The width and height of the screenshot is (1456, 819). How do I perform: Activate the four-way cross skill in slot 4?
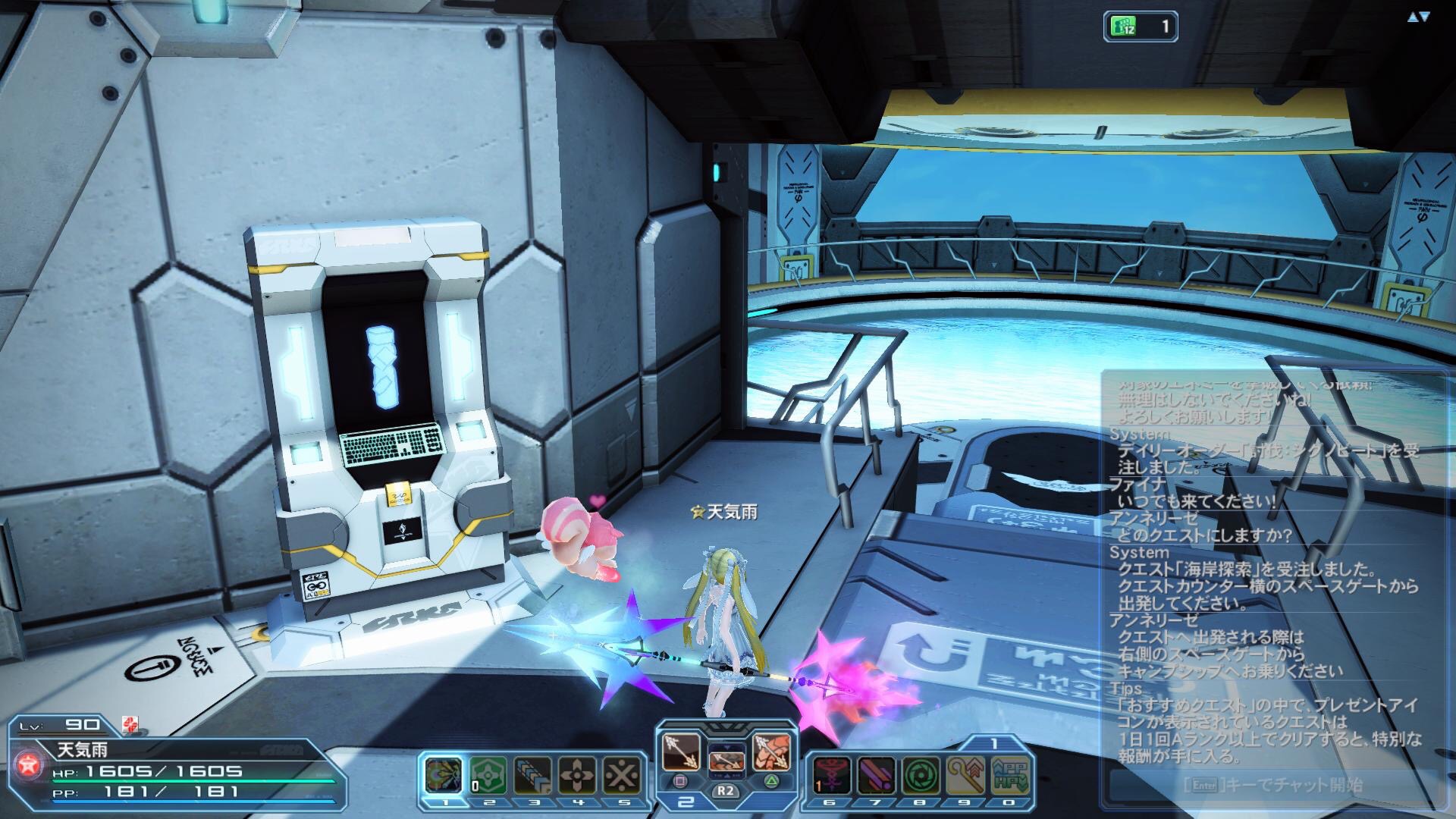point(577,774)
